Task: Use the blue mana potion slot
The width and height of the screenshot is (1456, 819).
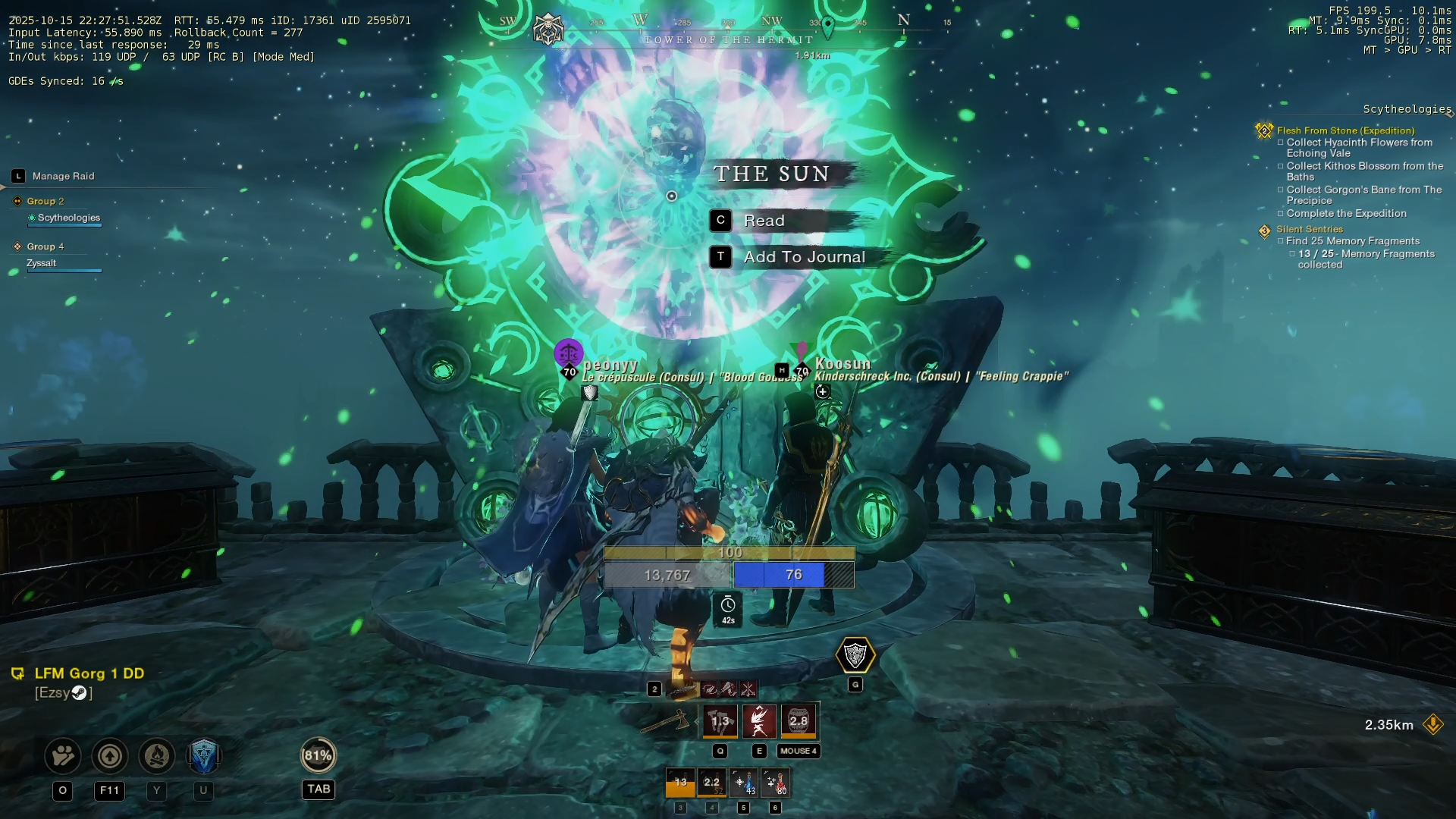Action: coord(743,783)
